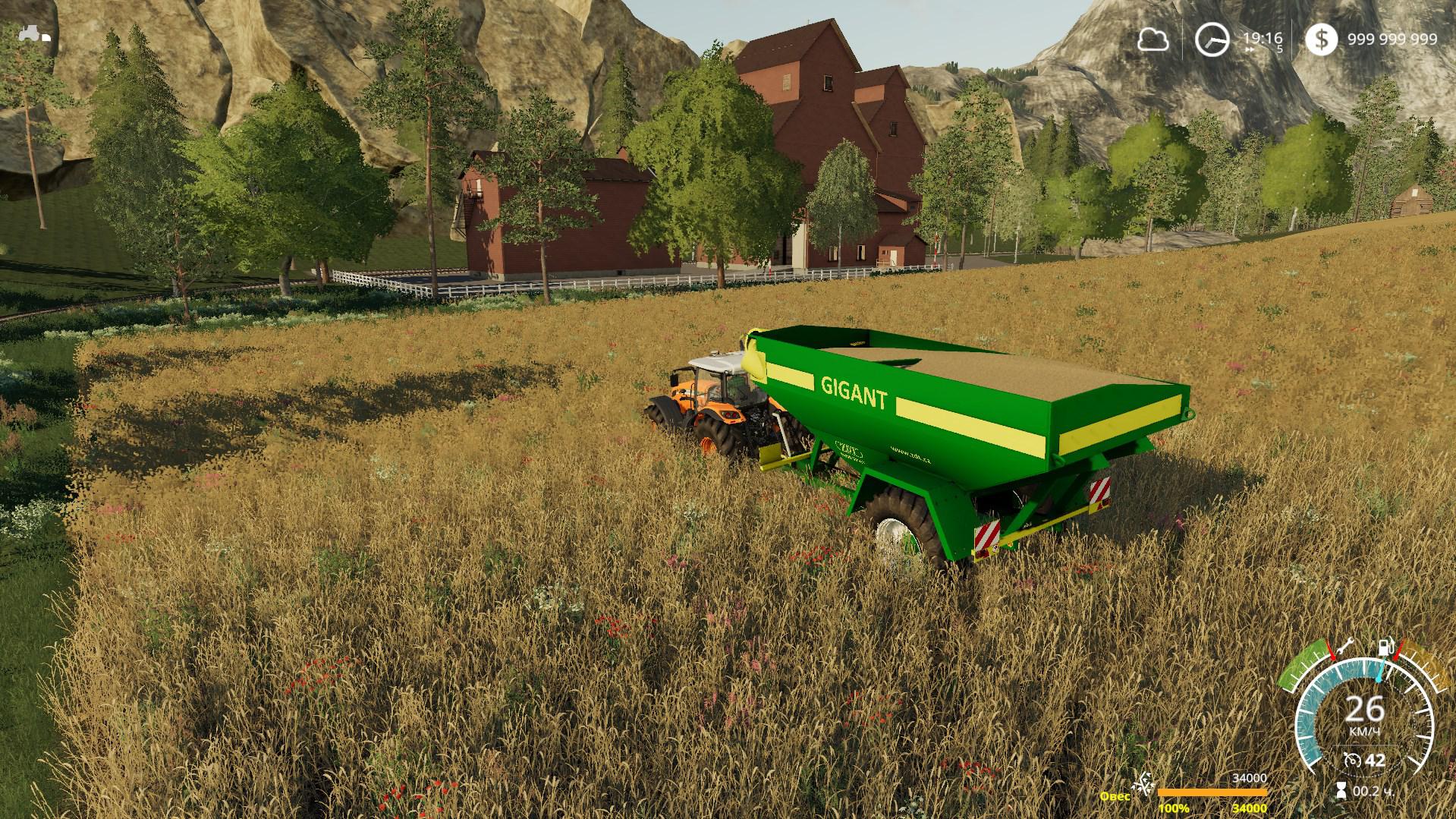1456x819 pixels.
Task: Click the clock time icon
Action: (1211, 39)
